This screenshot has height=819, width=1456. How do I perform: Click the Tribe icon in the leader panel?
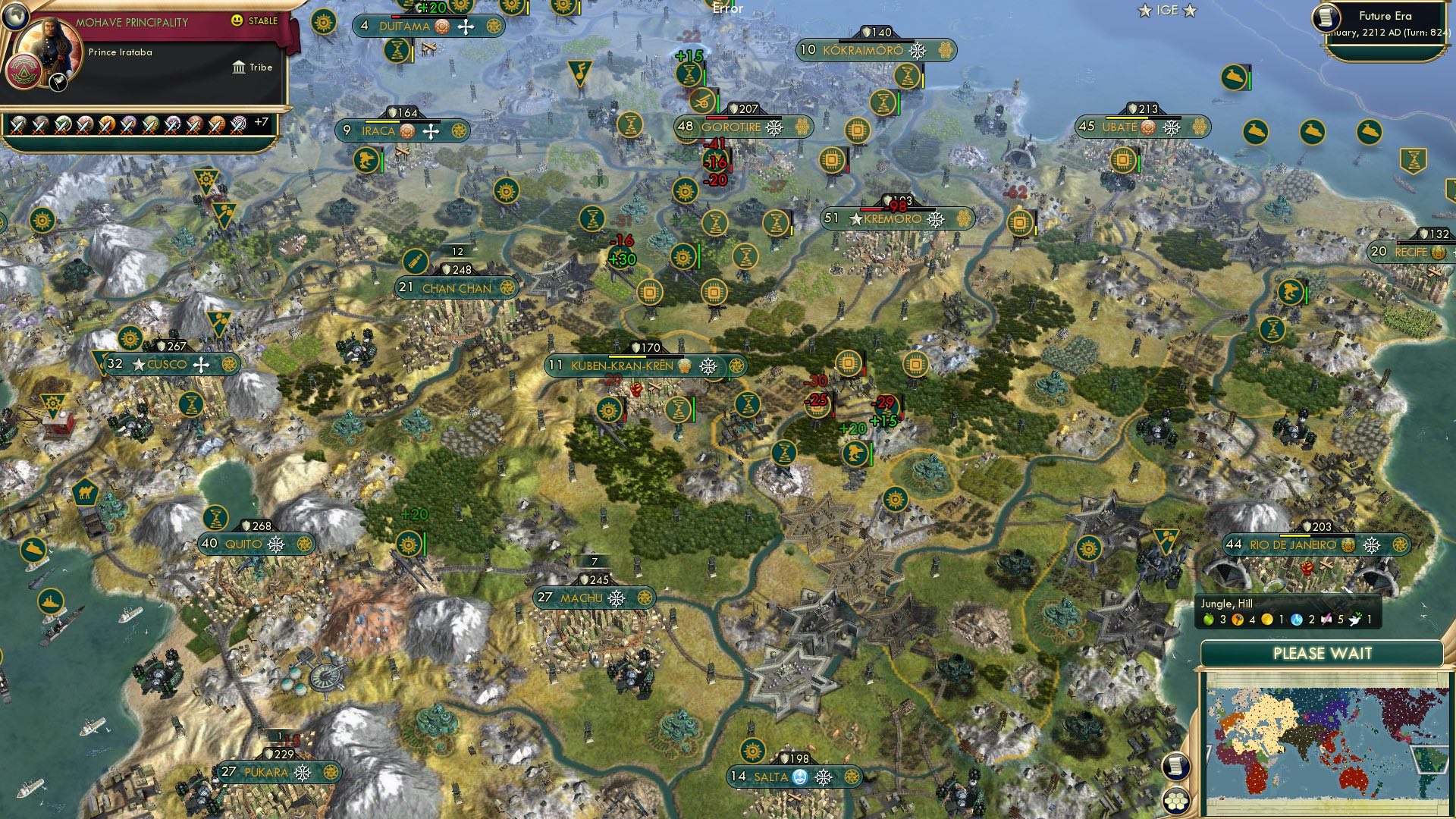tap(237, 67)
